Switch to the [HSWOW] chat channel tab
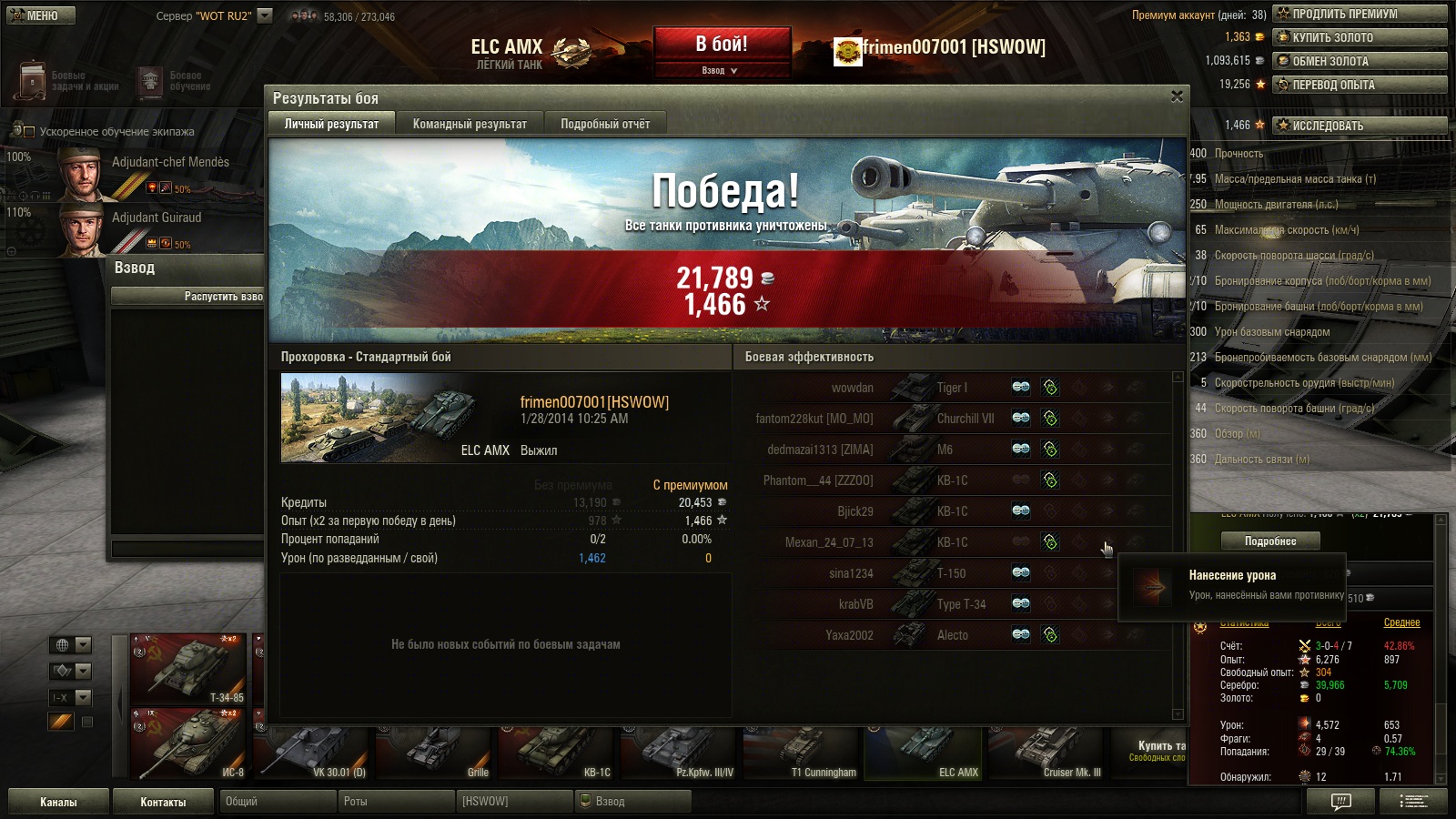The image size is (1456, 819). pyautogui.click(x=514, y=802)
